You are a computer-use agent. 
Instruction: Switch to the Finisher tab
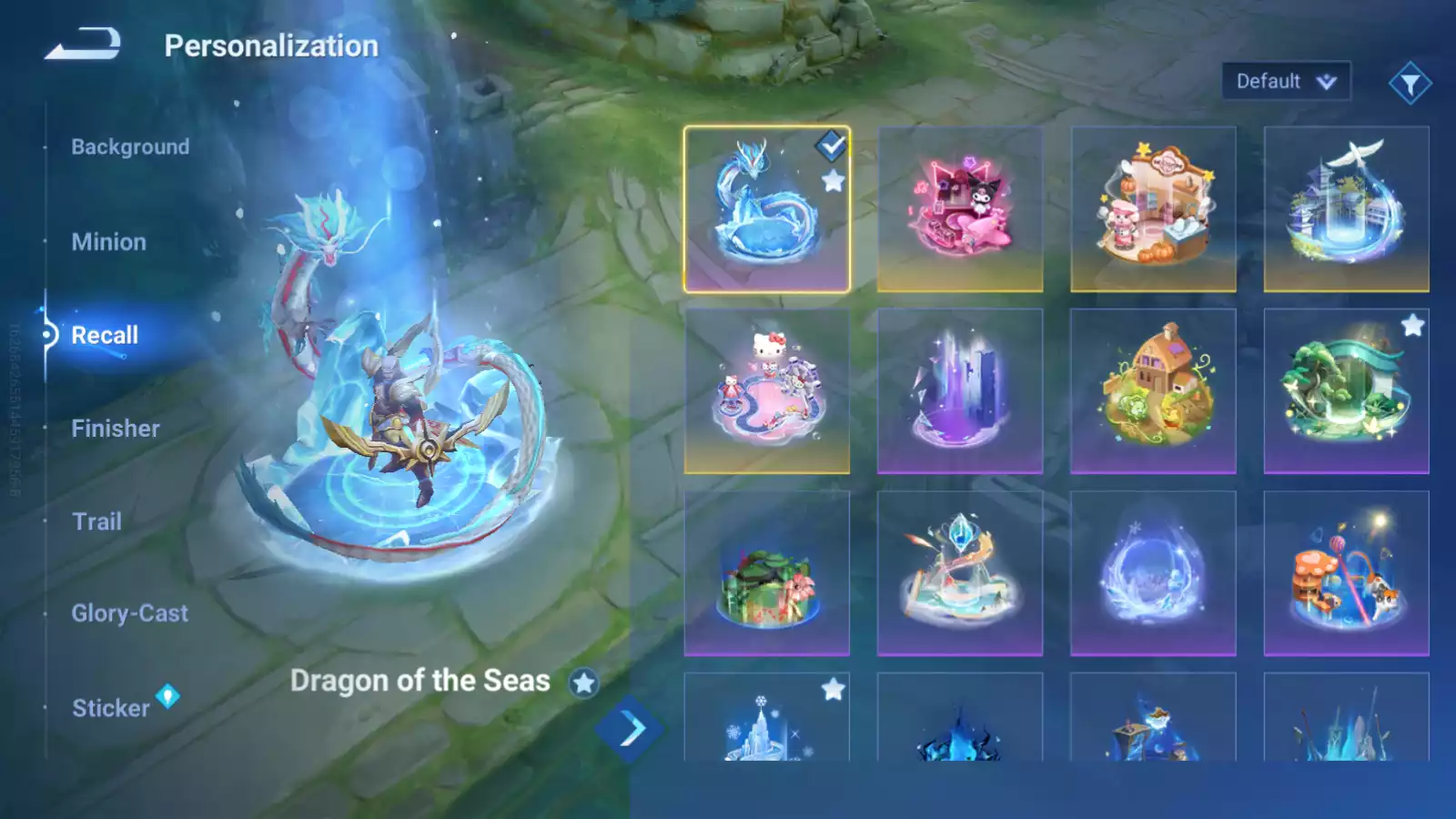tap(116, 429)
